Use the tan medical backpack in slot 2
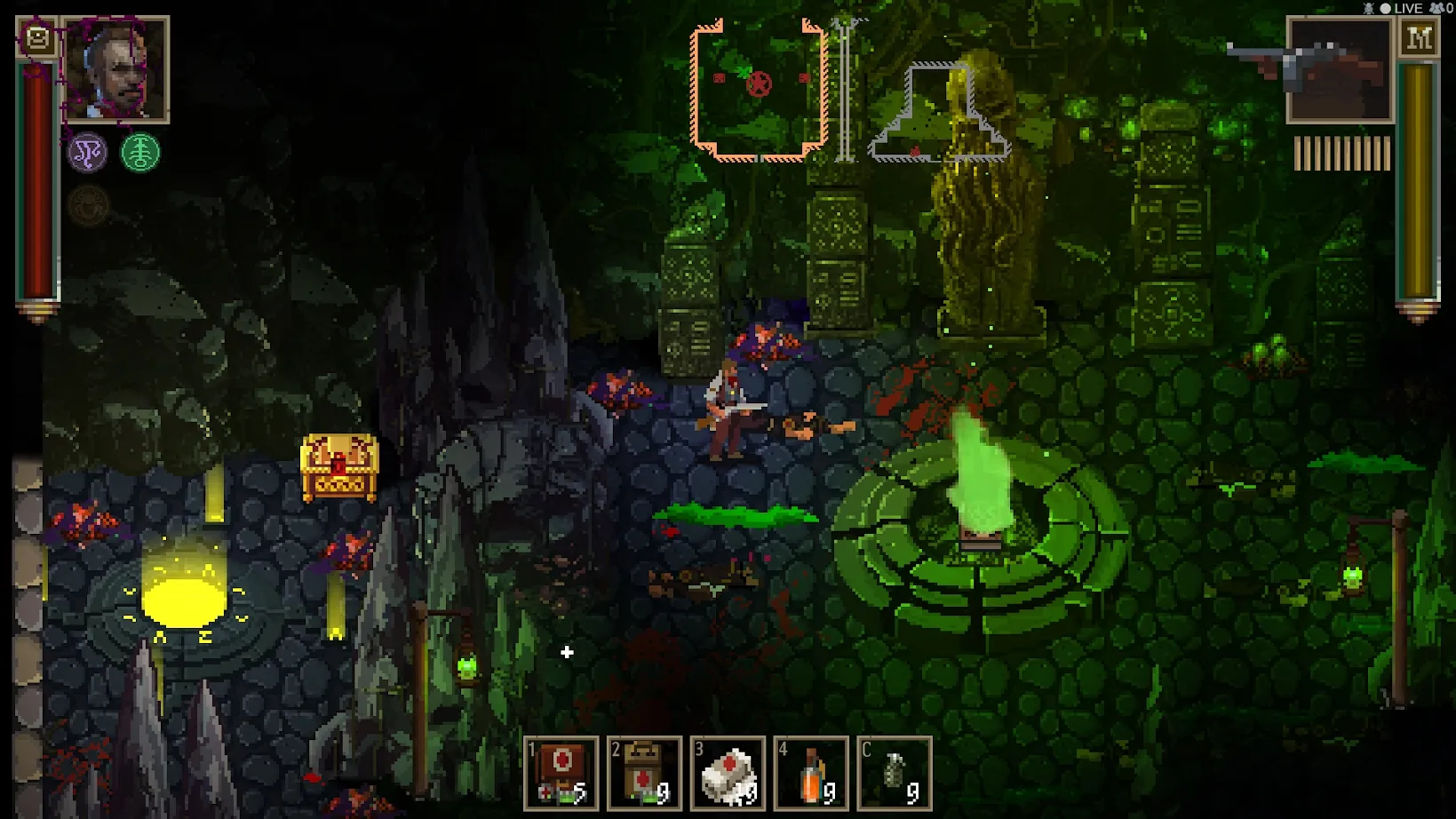Screen dimensions: 1456x819 644,773
